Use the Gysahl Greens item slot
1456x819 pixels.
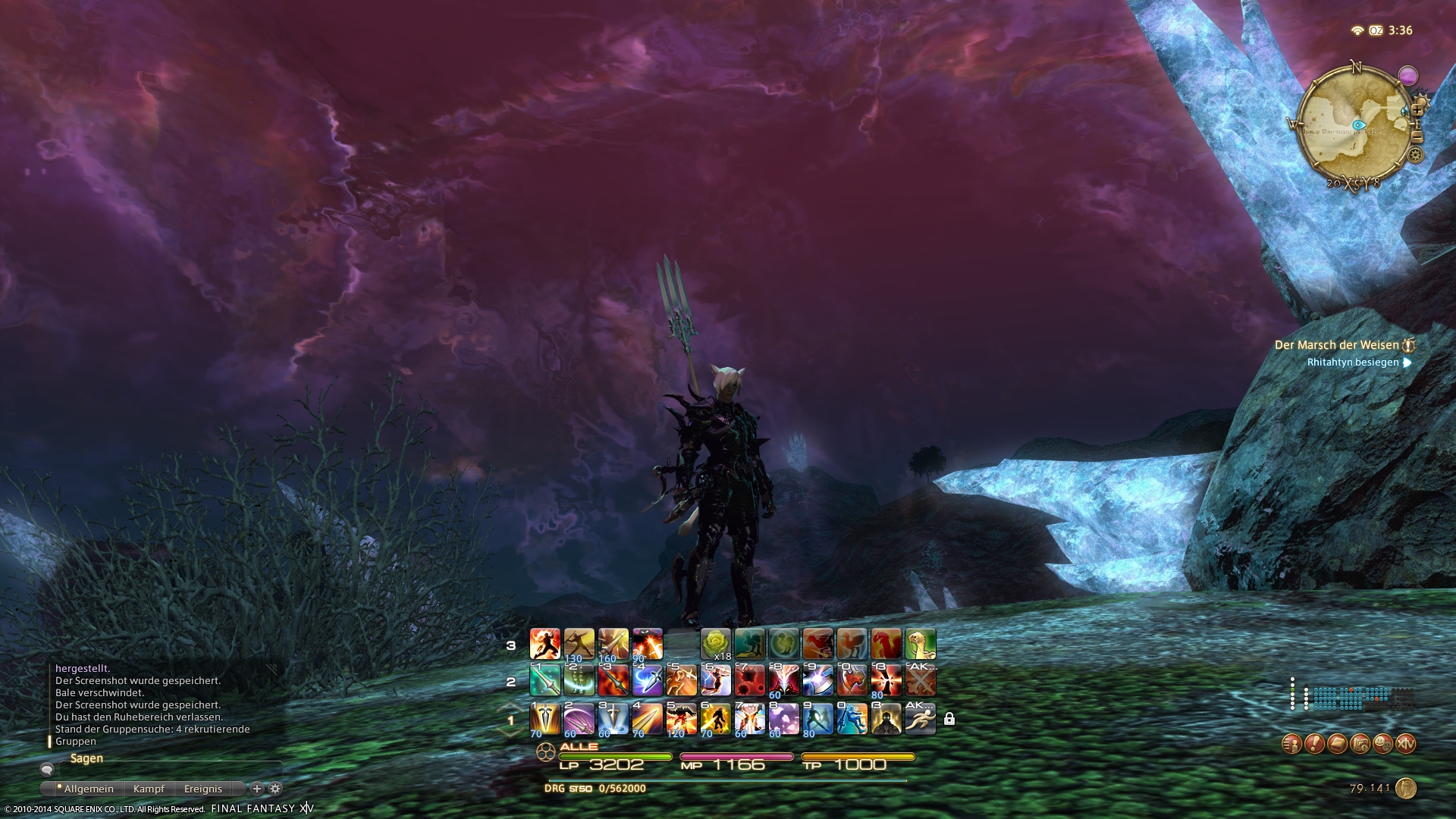coord(715,644)
